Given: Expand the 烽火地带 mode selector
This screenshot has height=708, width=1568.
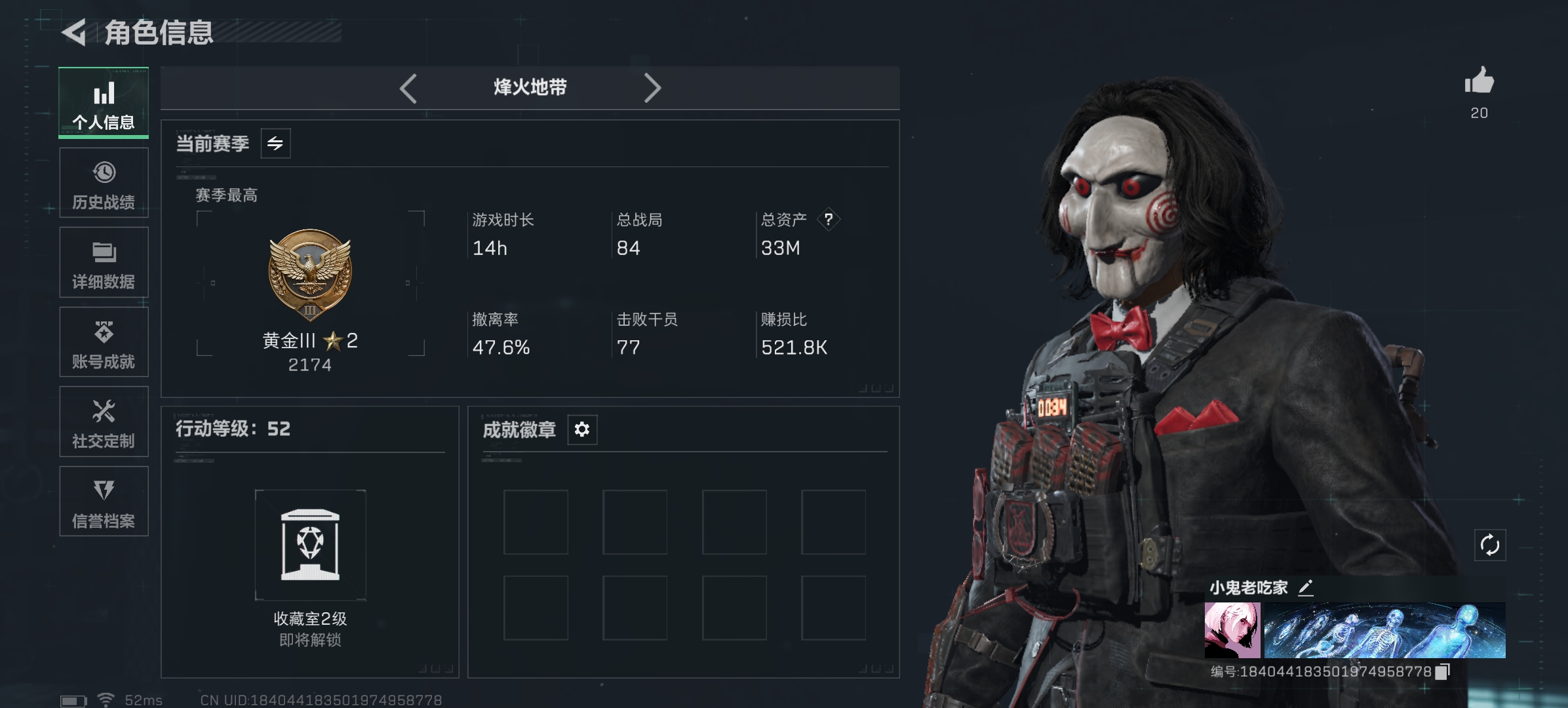Looking at the screenshot, I should 530,87.
